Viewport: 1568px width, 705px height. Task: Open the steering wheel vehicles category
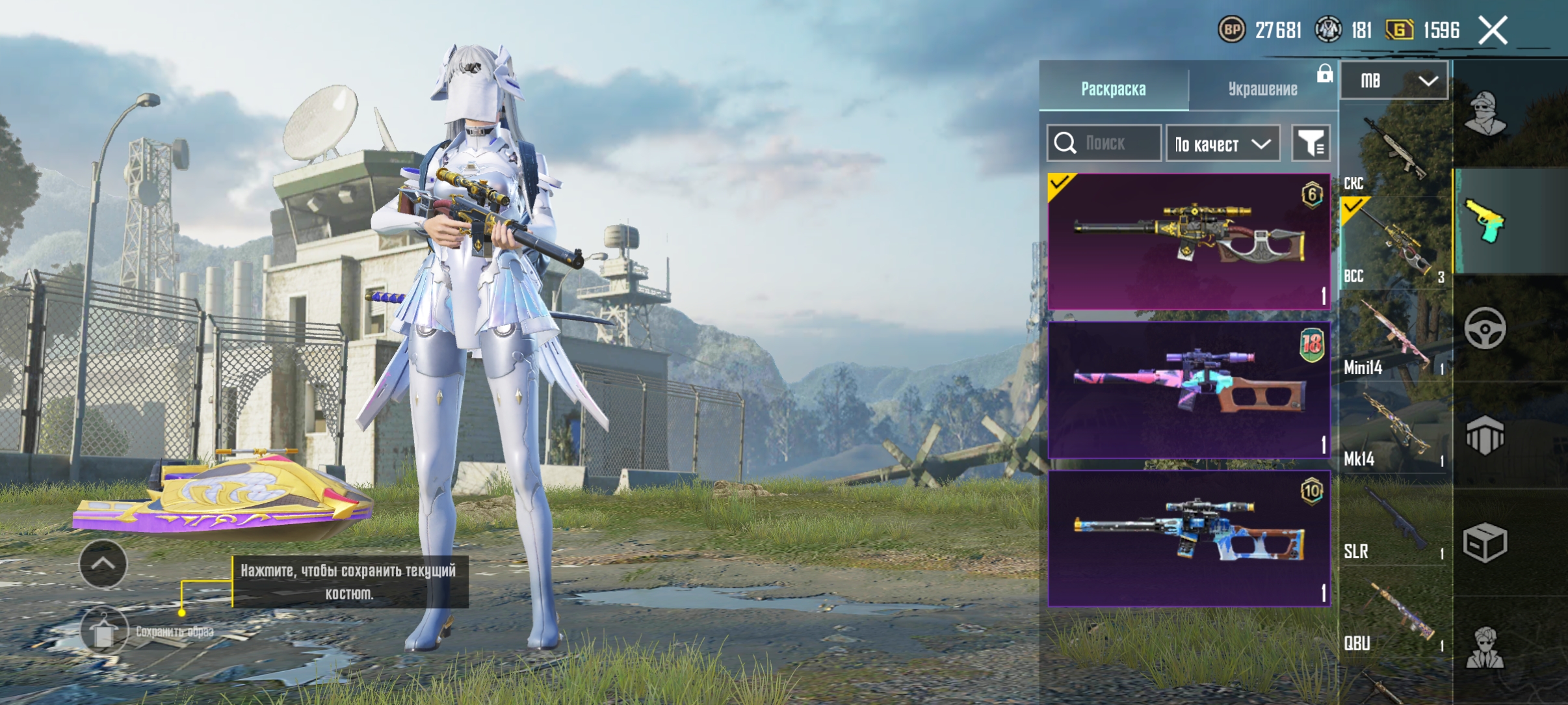[1485, 328]
